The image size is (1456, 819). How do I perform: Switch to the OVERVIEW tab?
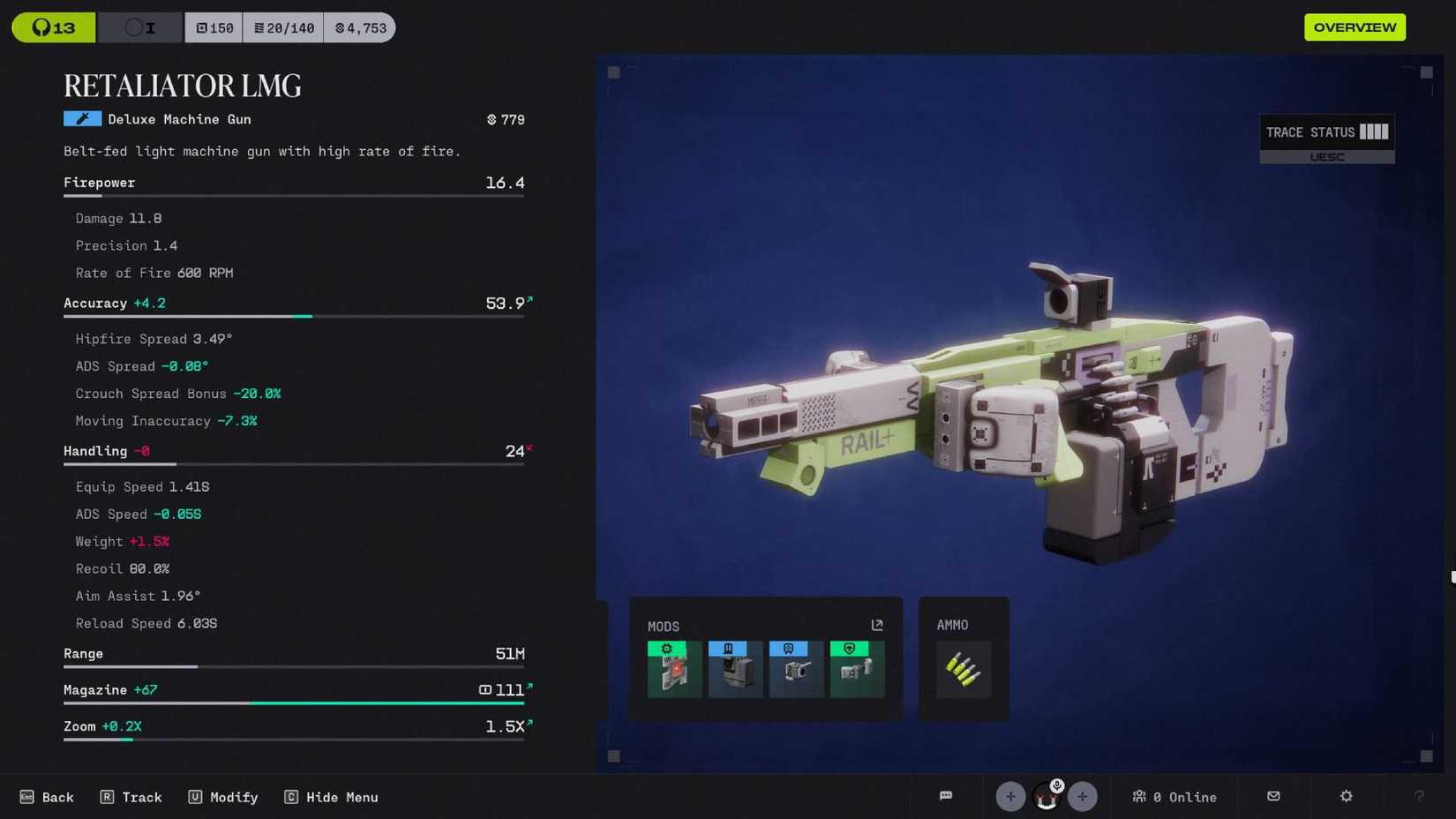(x=1355, y=27)
